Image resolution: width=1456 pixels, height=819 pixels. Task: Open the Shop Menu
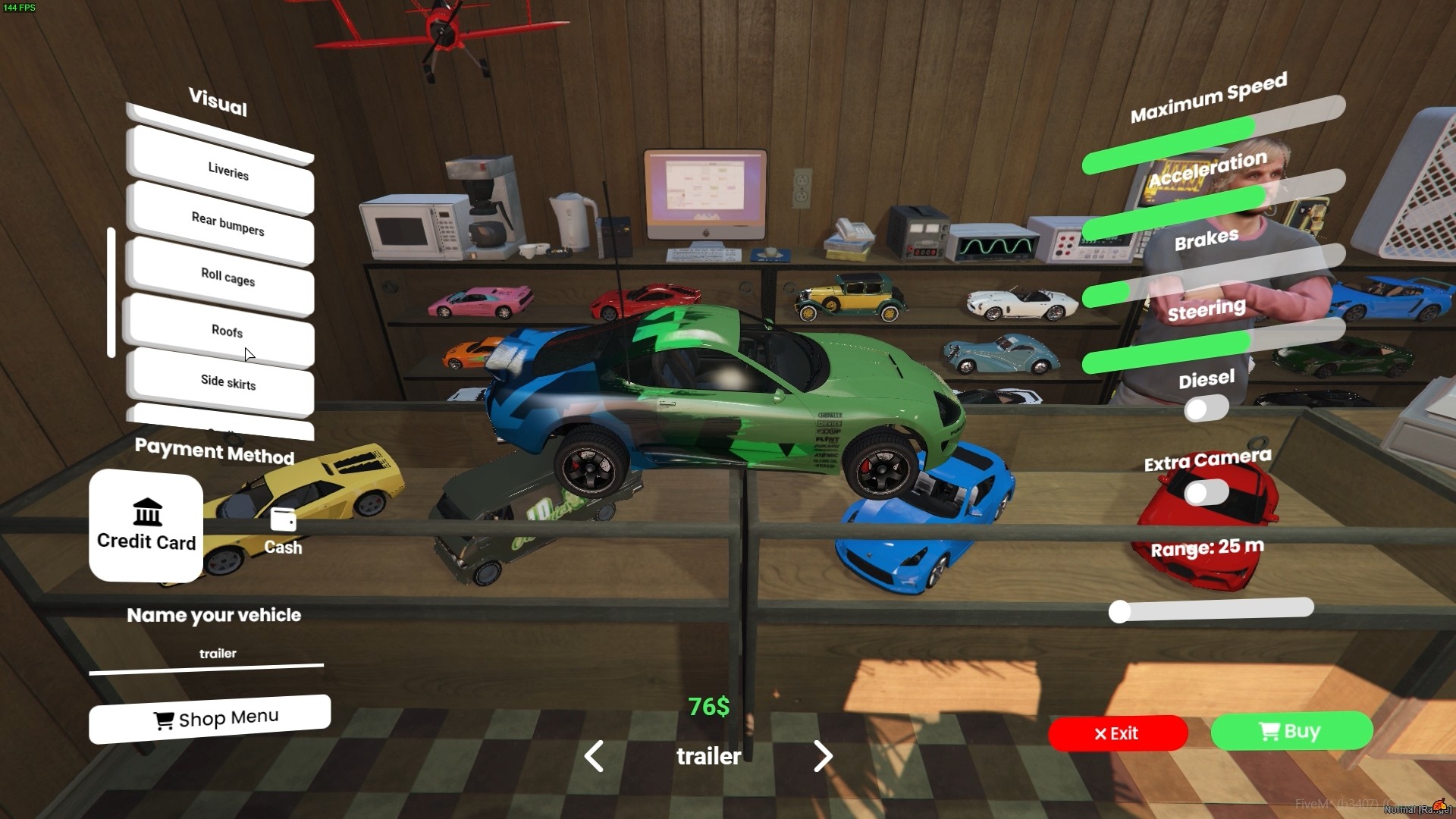tap(210, 718)
